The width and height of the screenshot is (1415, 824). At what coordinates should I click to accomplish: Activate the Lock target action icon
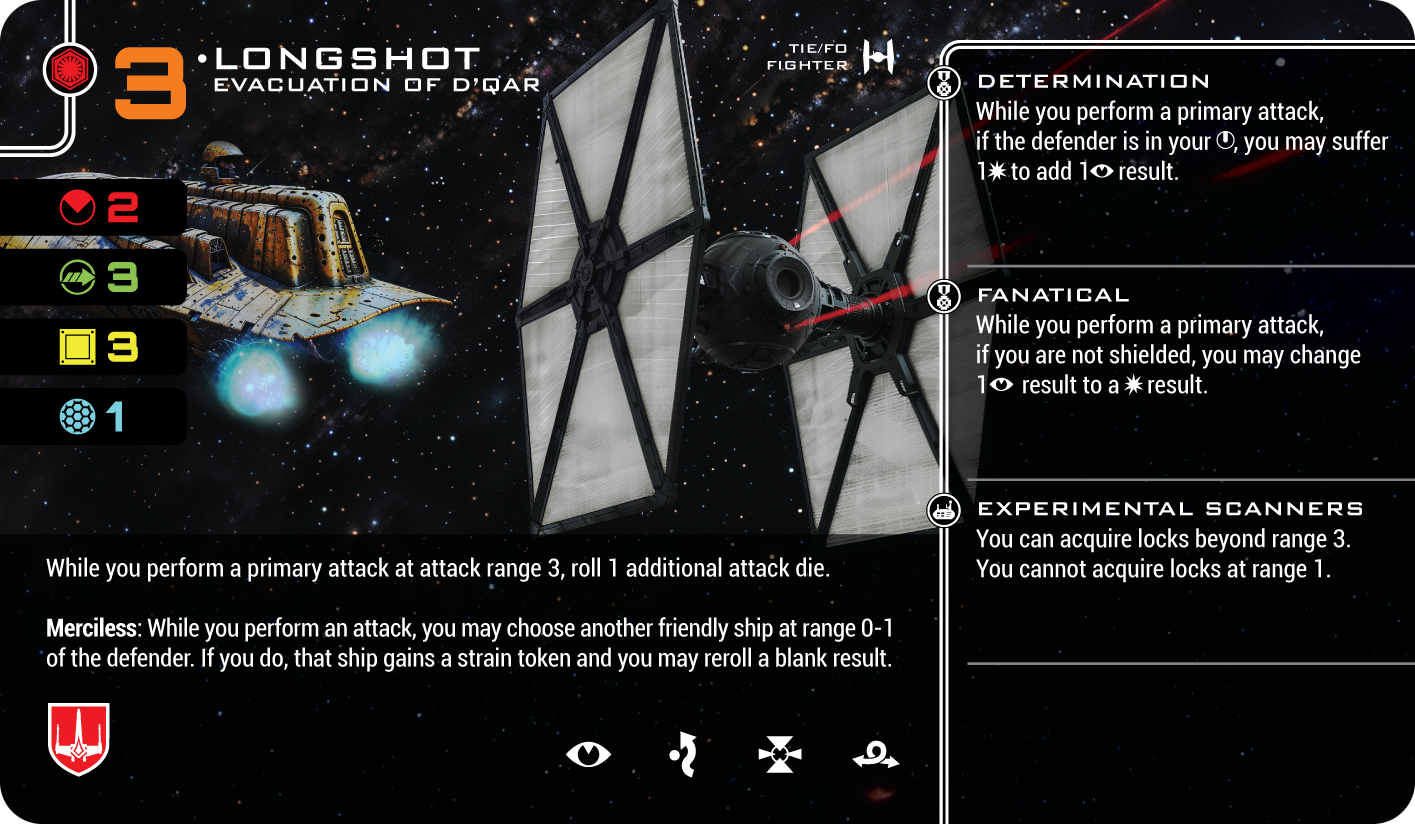780,754
